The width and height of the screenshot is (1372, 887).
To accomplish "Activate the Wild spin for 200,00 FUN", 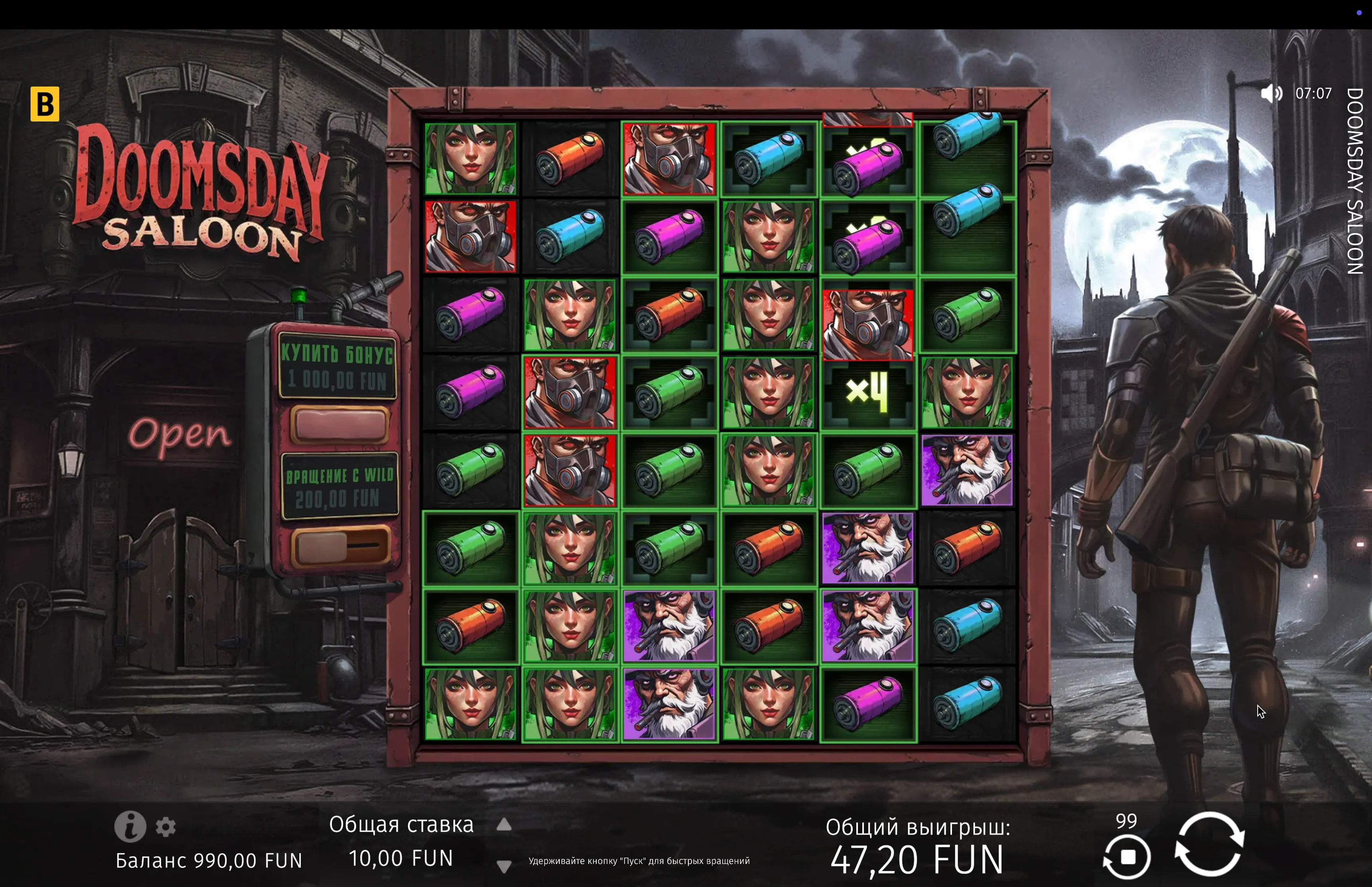I will click(340, 546).
